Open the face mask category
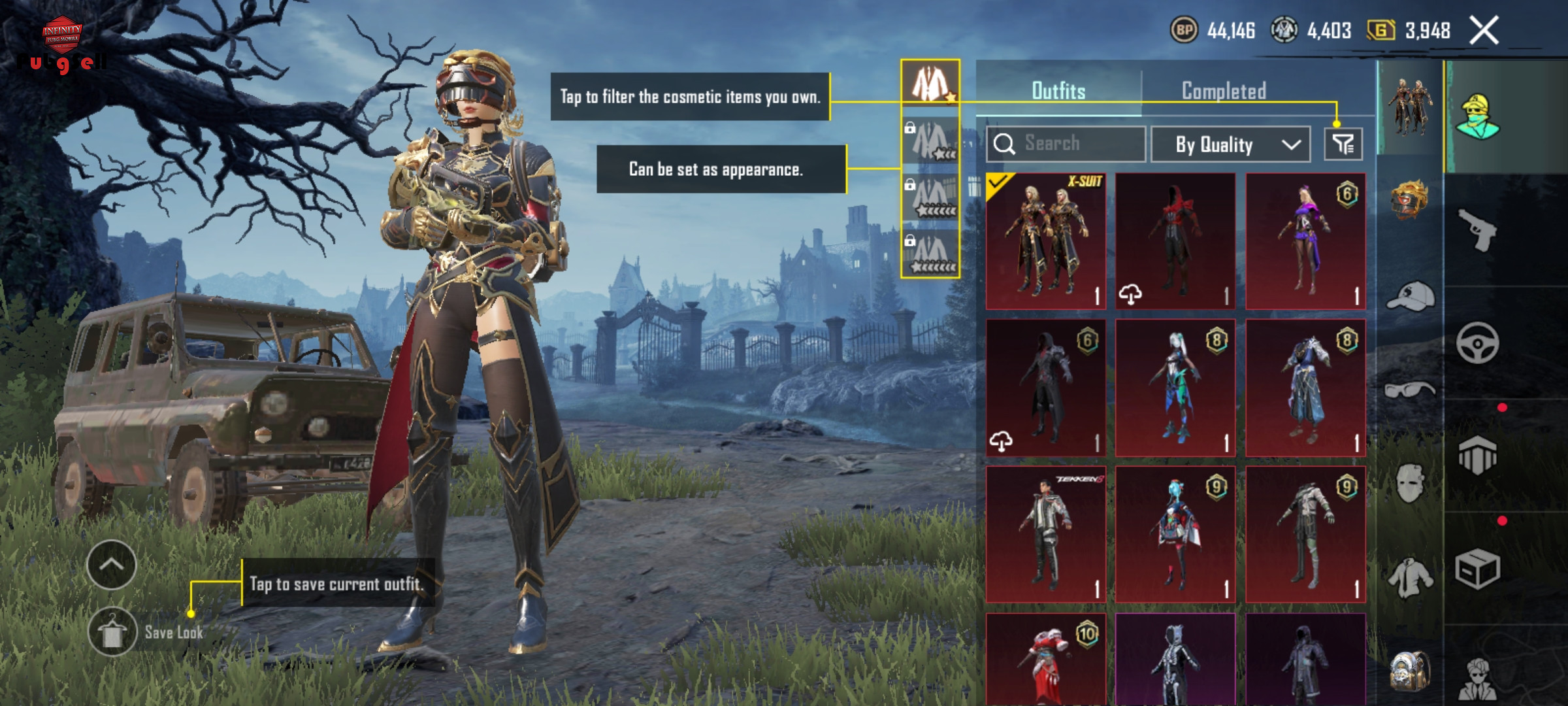This screenshot has width=1568, height=706. [x=1410, y=484]
